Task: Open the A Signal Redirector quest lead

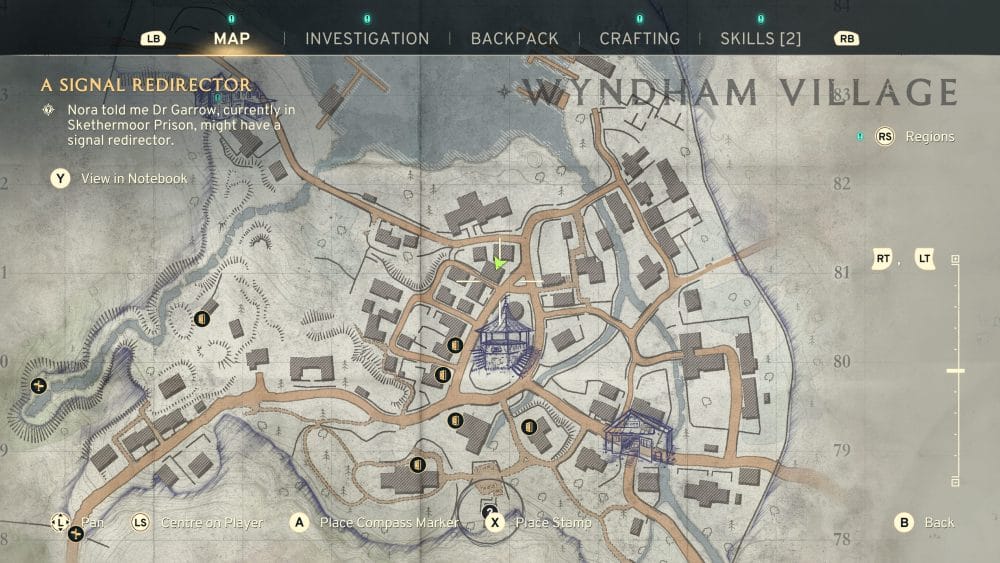Action: 145,86
